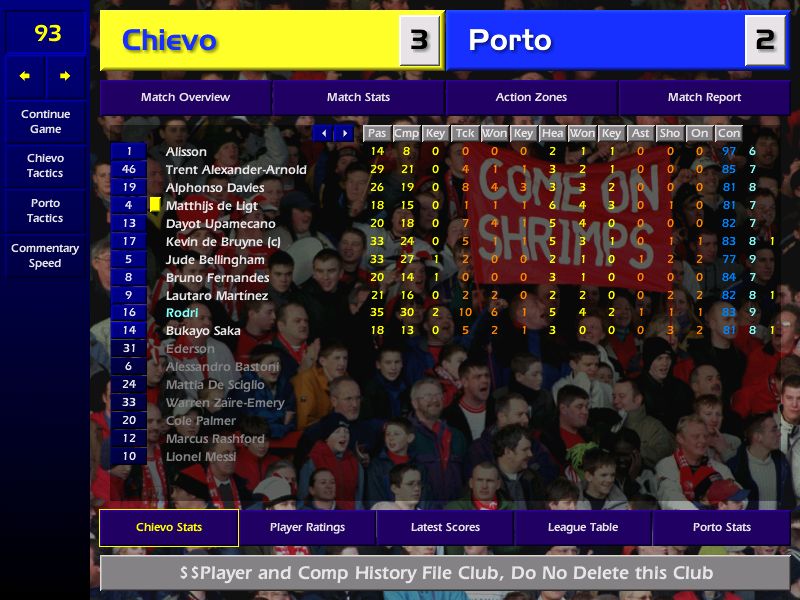Image resolution: width=800 pixels, height=600 pixels.
Task: Open Porto Tactics screen
Action: [x=45, y=210]
